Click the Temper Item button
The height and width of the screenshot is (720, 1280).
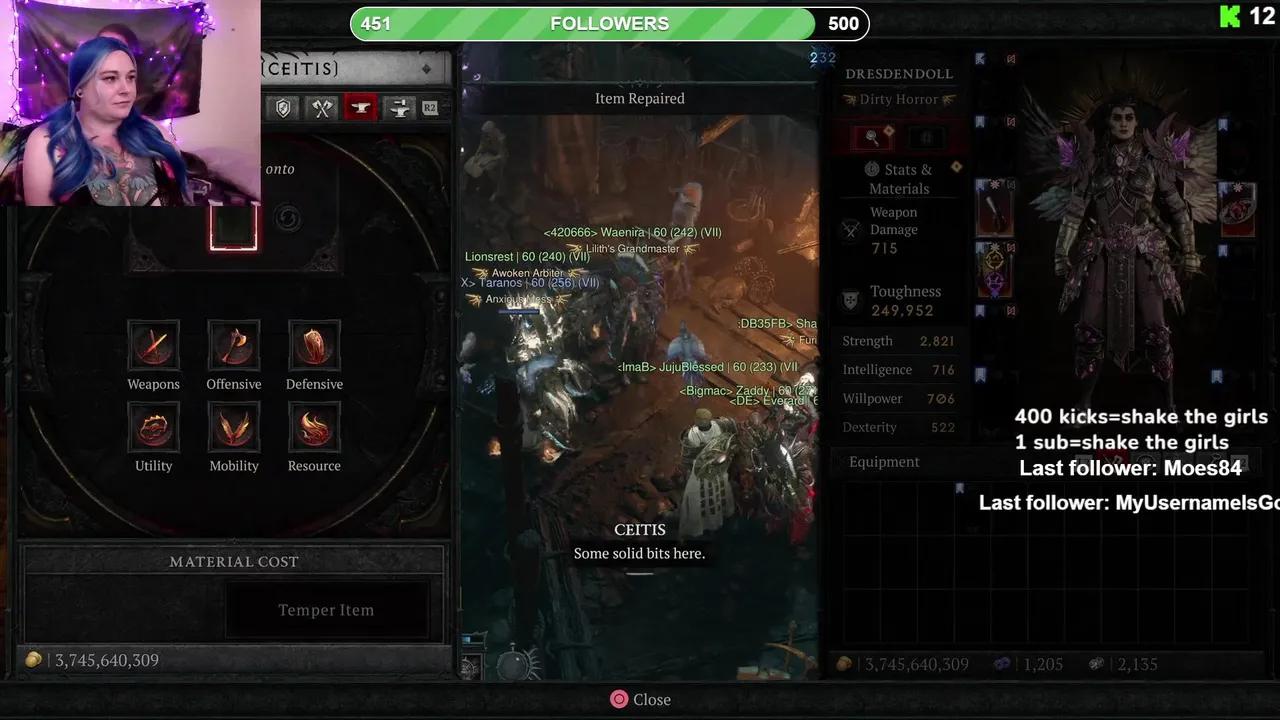tap(326, 610)
